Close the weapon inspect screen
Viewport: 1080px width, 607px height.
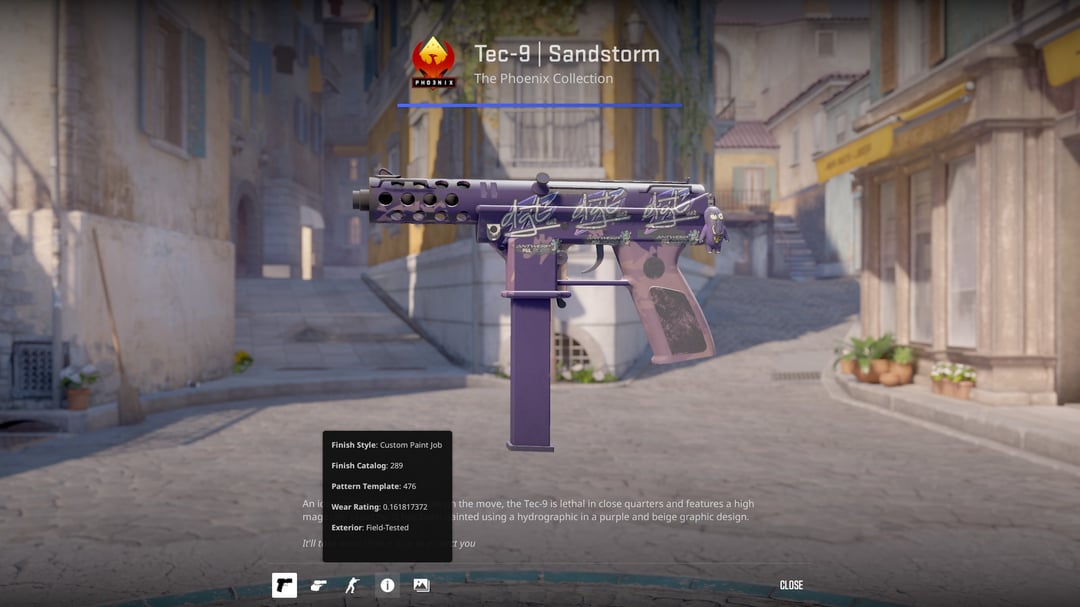[x=791, y=585]
